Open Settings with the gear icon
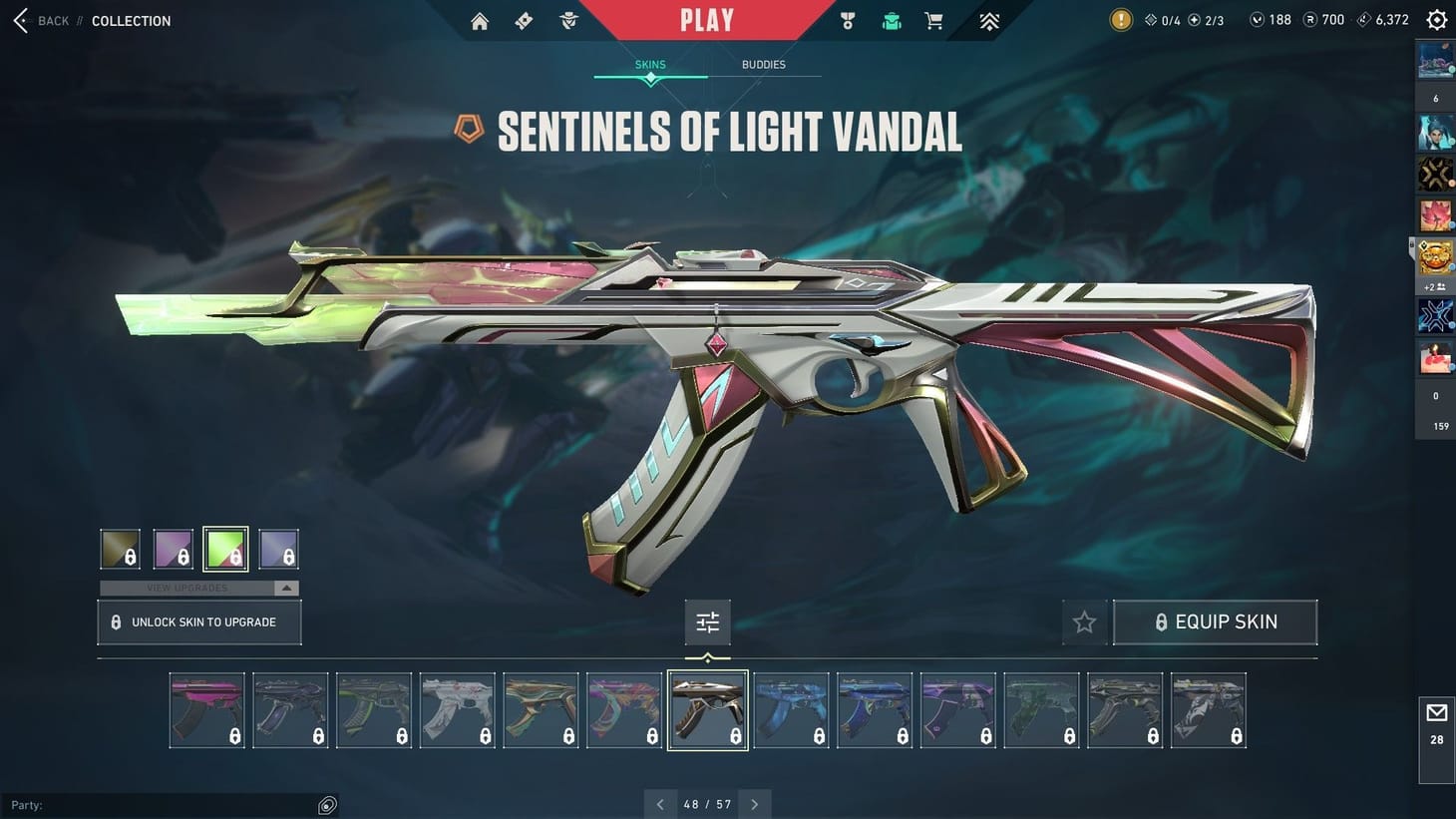Screen dimensions: 1456x819 point(1435,19)
